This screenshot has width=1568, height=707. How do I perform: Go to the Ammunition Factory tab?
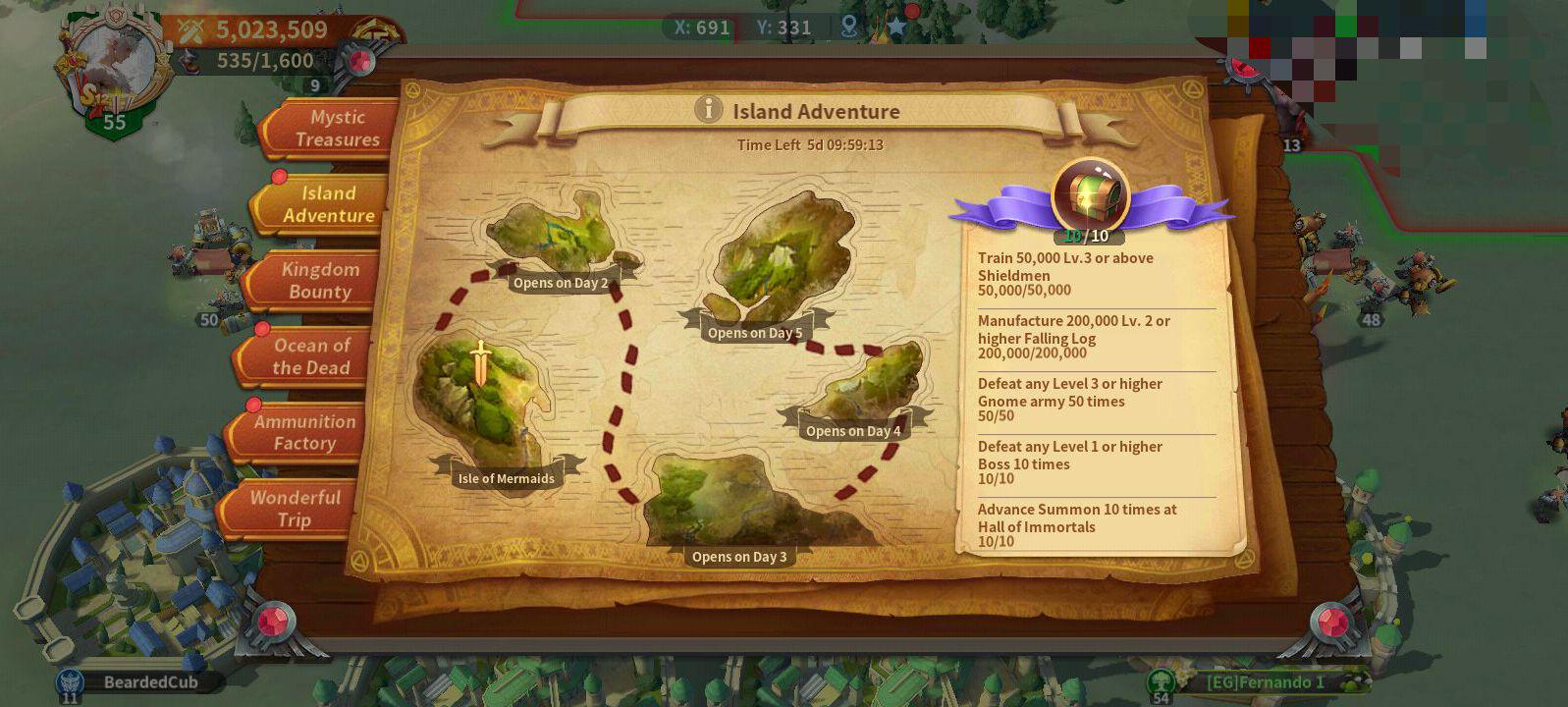301,432
